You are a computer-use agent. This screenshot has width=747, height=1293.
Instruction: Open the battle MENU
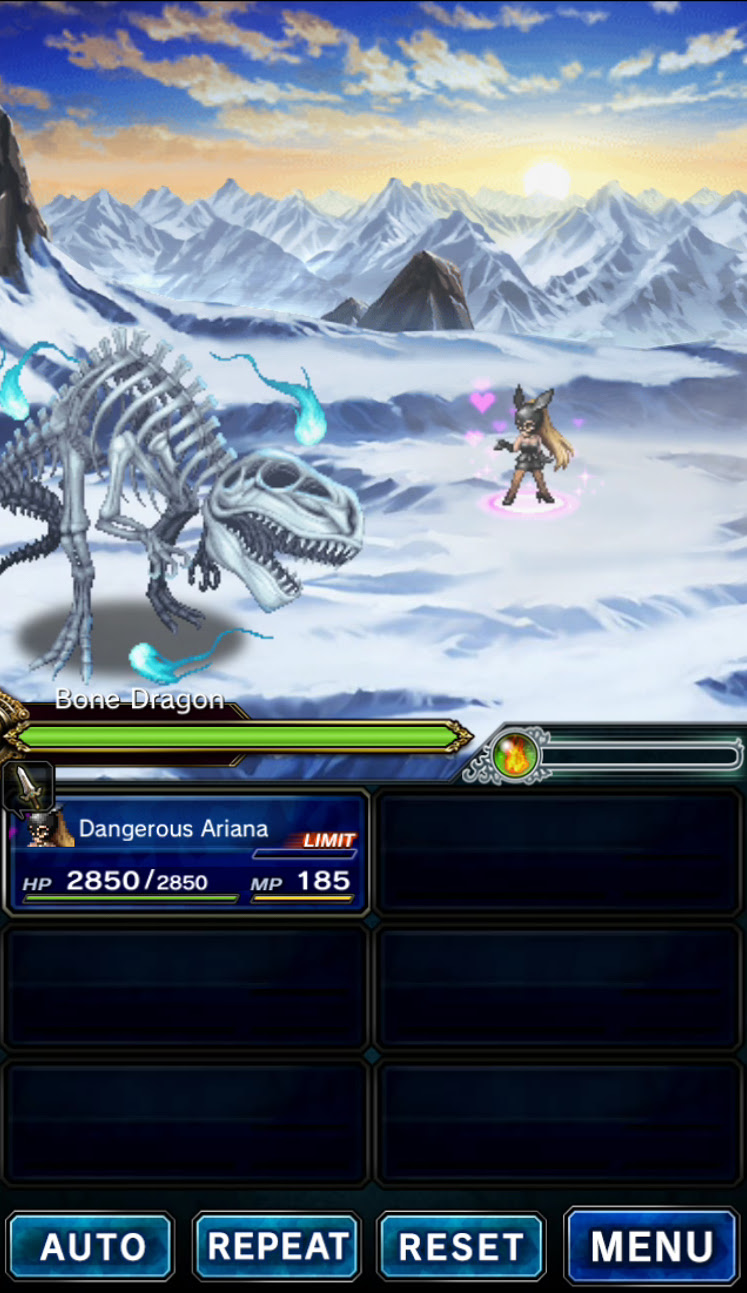tap(652, 1246)
